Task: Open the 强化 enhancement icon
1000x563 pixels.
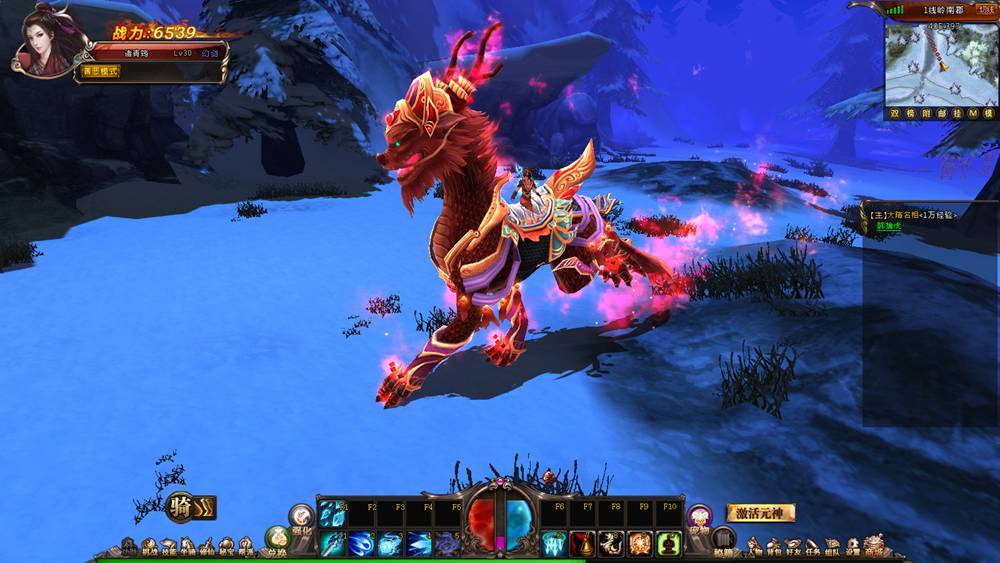Action: pyautogui.click(x=302, y=517)
